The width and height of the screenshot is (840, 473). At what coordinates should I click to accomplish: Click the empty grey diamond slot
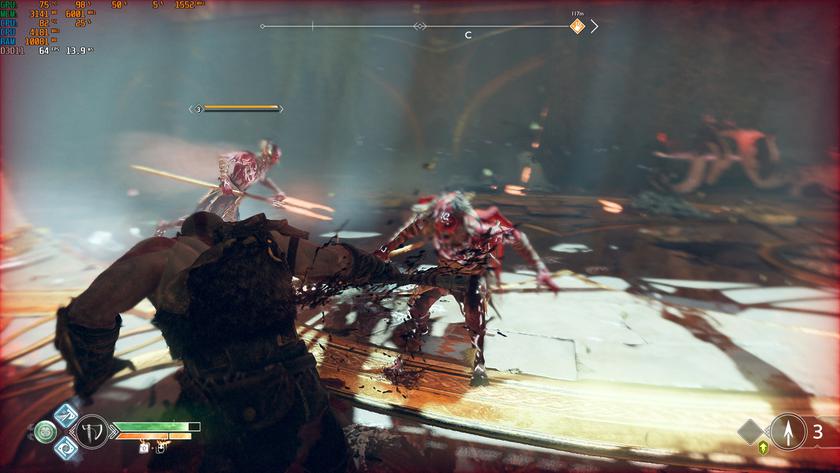(x=751, y=432)
